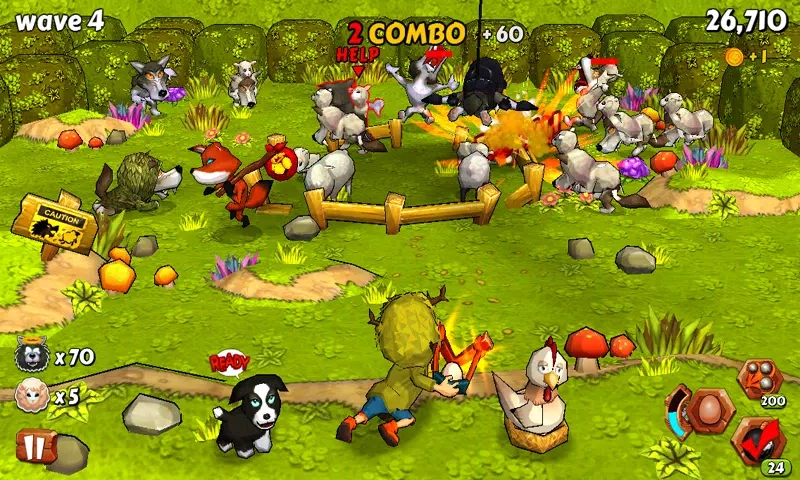The width and height of the screenshot is (800, 480).
Task: Pause the game with the pause button
Action: pyautogui.click(x=32, y=445)
